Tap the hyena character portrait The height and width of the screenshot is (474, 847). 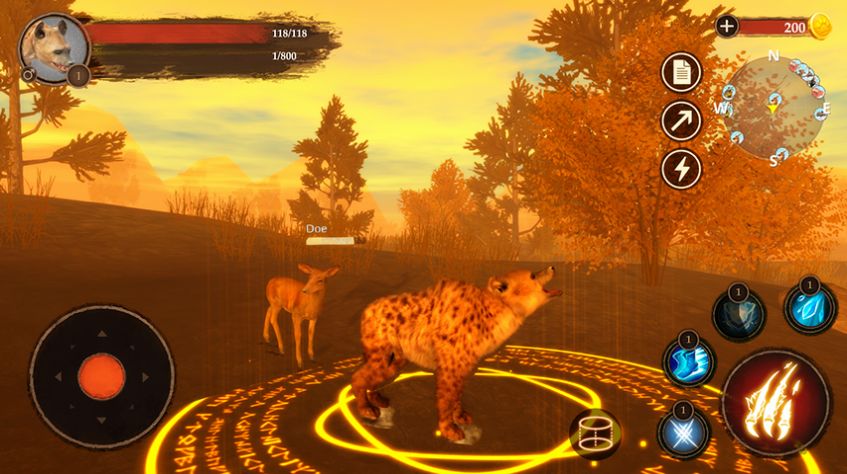[49, 47]
